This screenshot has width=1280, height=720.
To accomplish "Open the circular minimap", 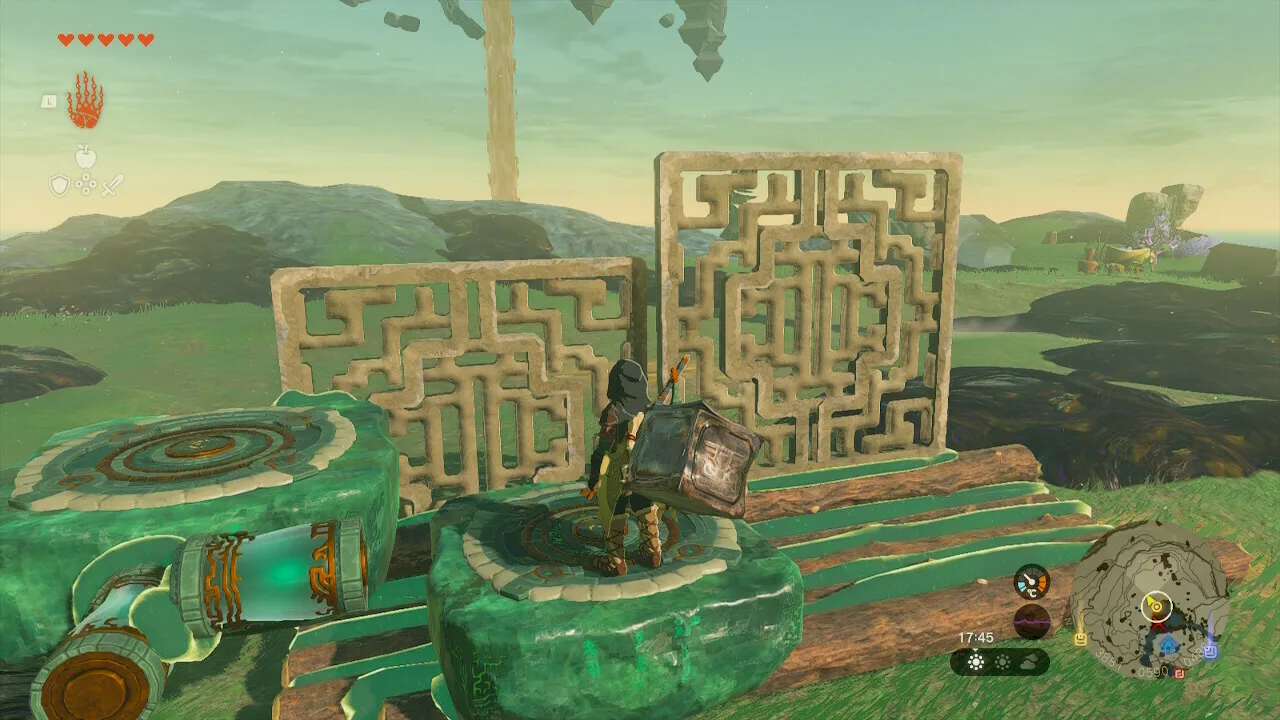I will coord(1149,593).
